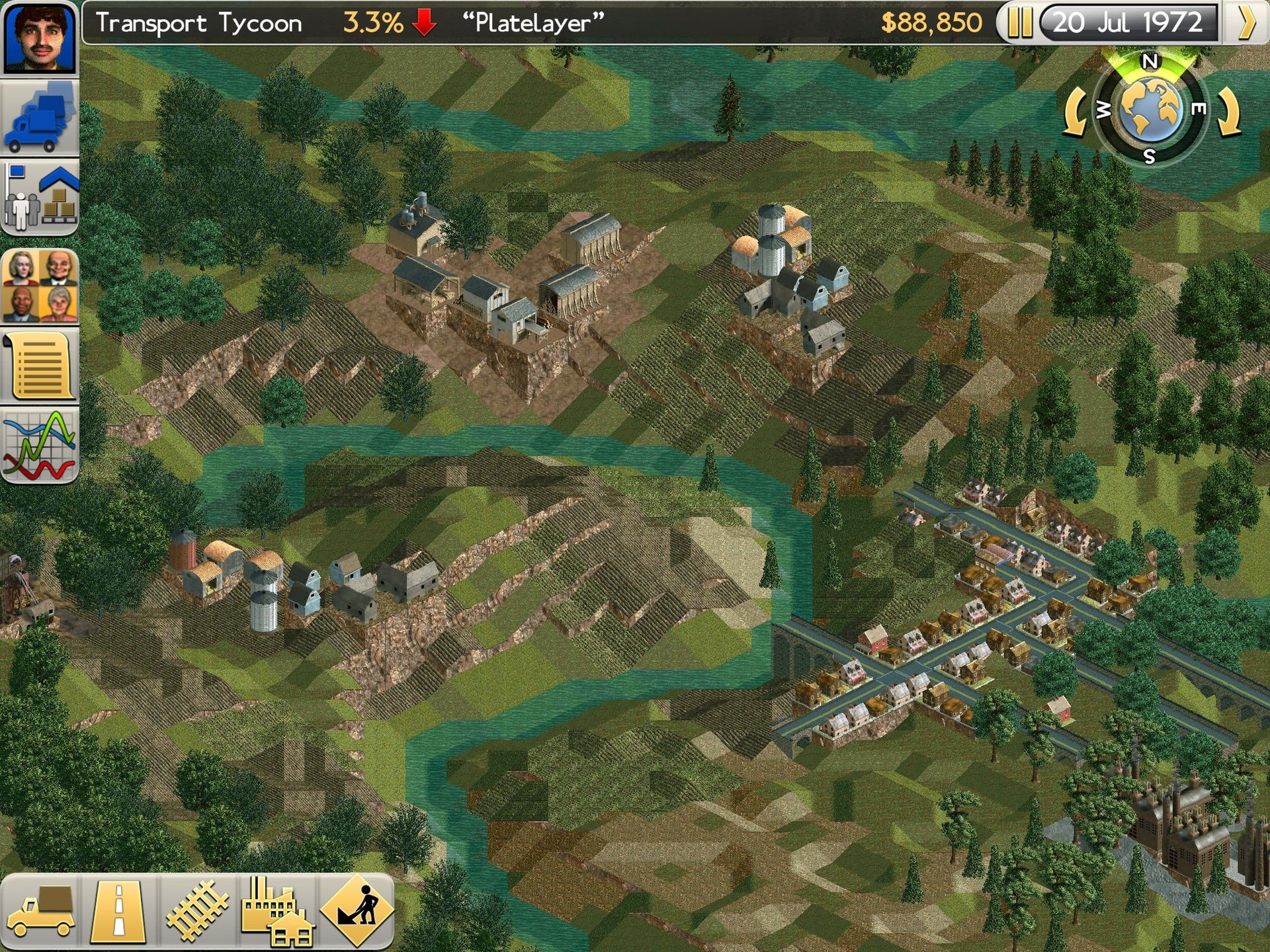Open the yellow scroll message log
Screen dimensions: 1270x952
[x=40, y=366]
